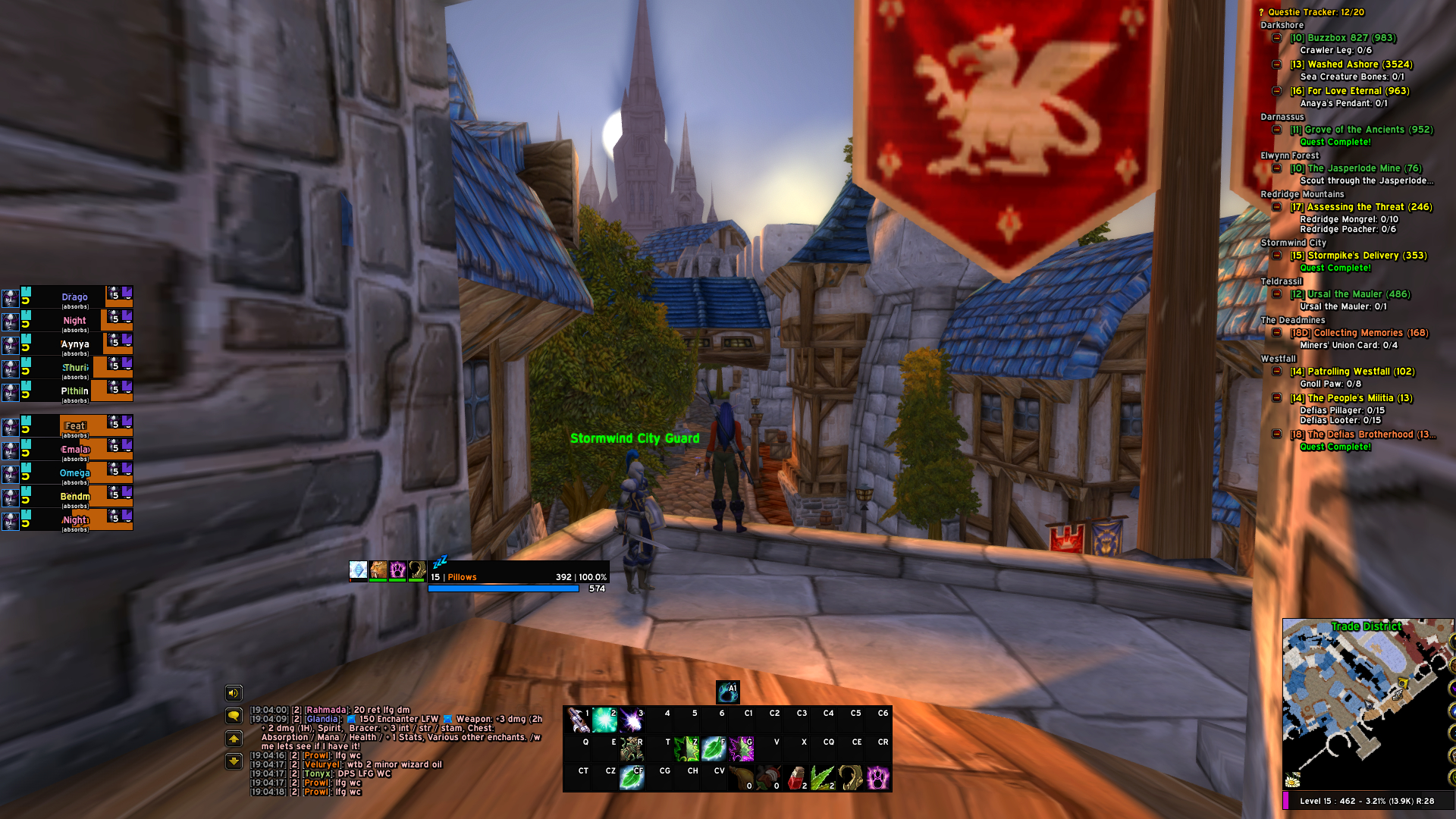The image size is (1456, 819).
Task: Click the blue flame paw stance button
Action: tap(727, 692)
